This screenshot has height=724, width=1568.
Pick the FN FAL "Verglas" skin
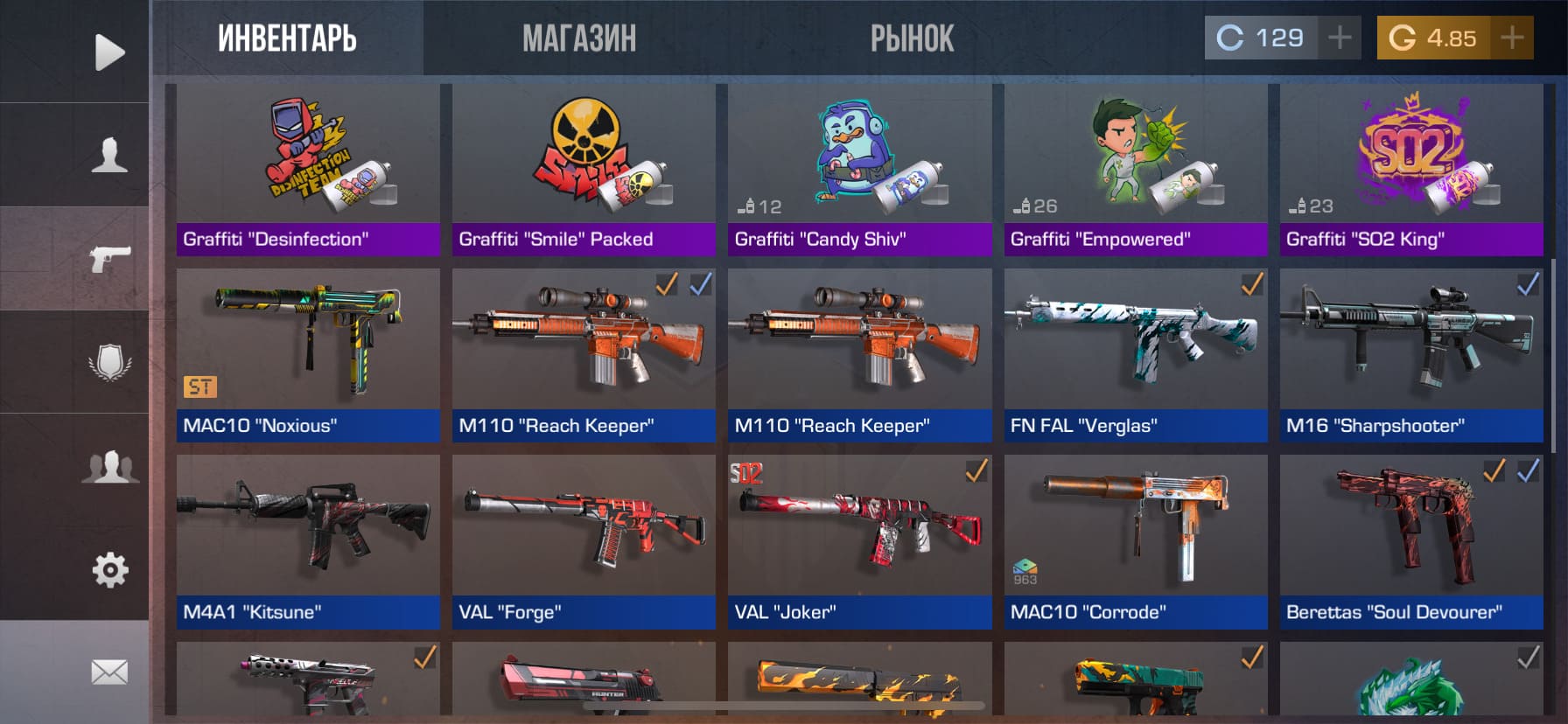pos(1135,354)
